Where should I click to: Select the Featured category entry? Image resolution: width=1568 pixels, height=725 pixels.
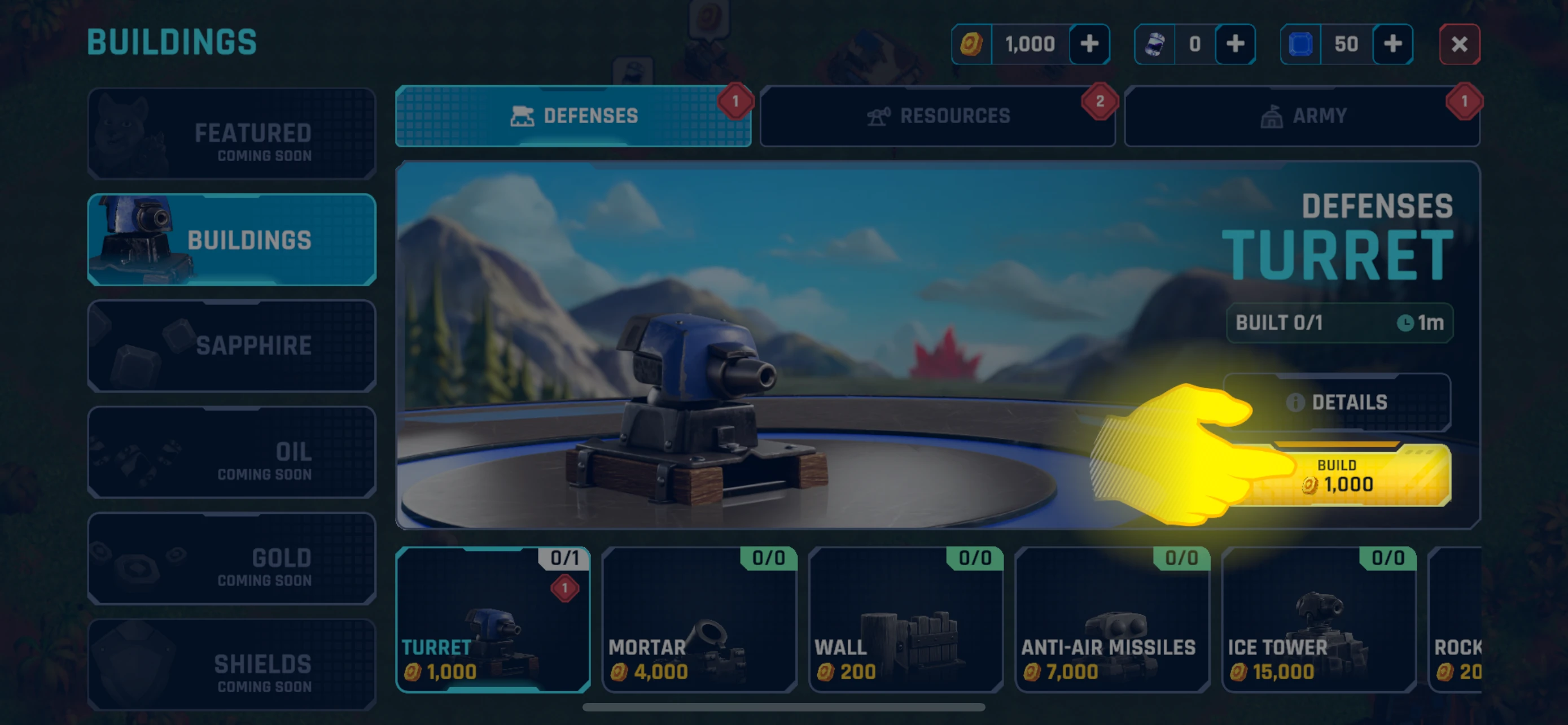coord(231,134)
